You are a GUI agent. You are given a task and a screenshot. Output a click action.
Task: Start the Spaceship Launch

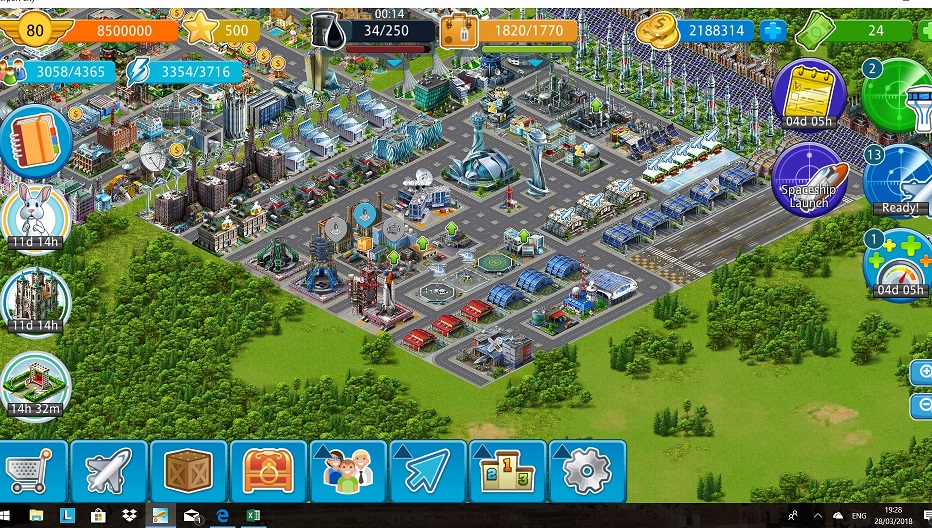(809, 180)
